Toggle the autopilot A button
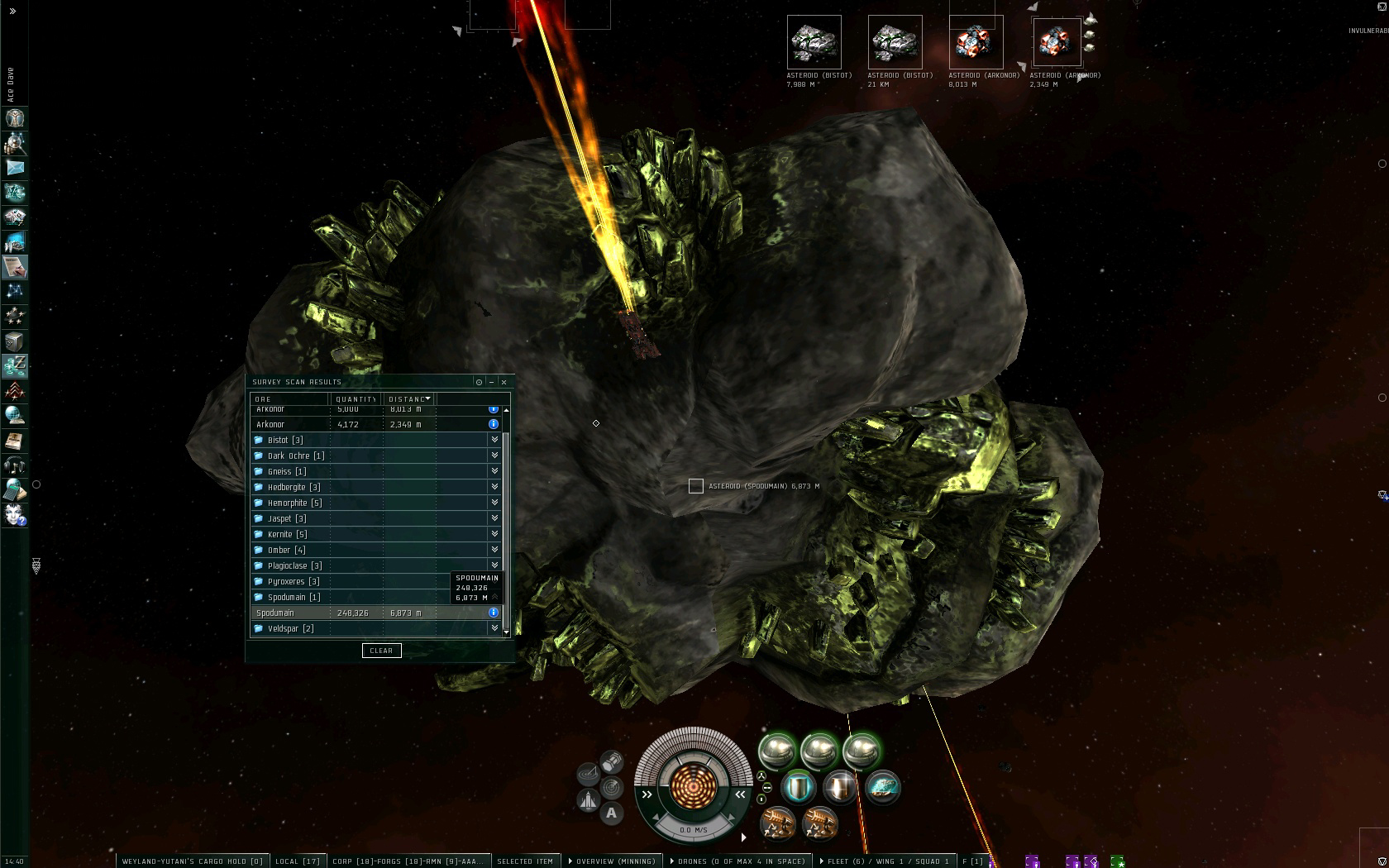The width and height of the screenshot is (1389, 868). tap(611, 813)
